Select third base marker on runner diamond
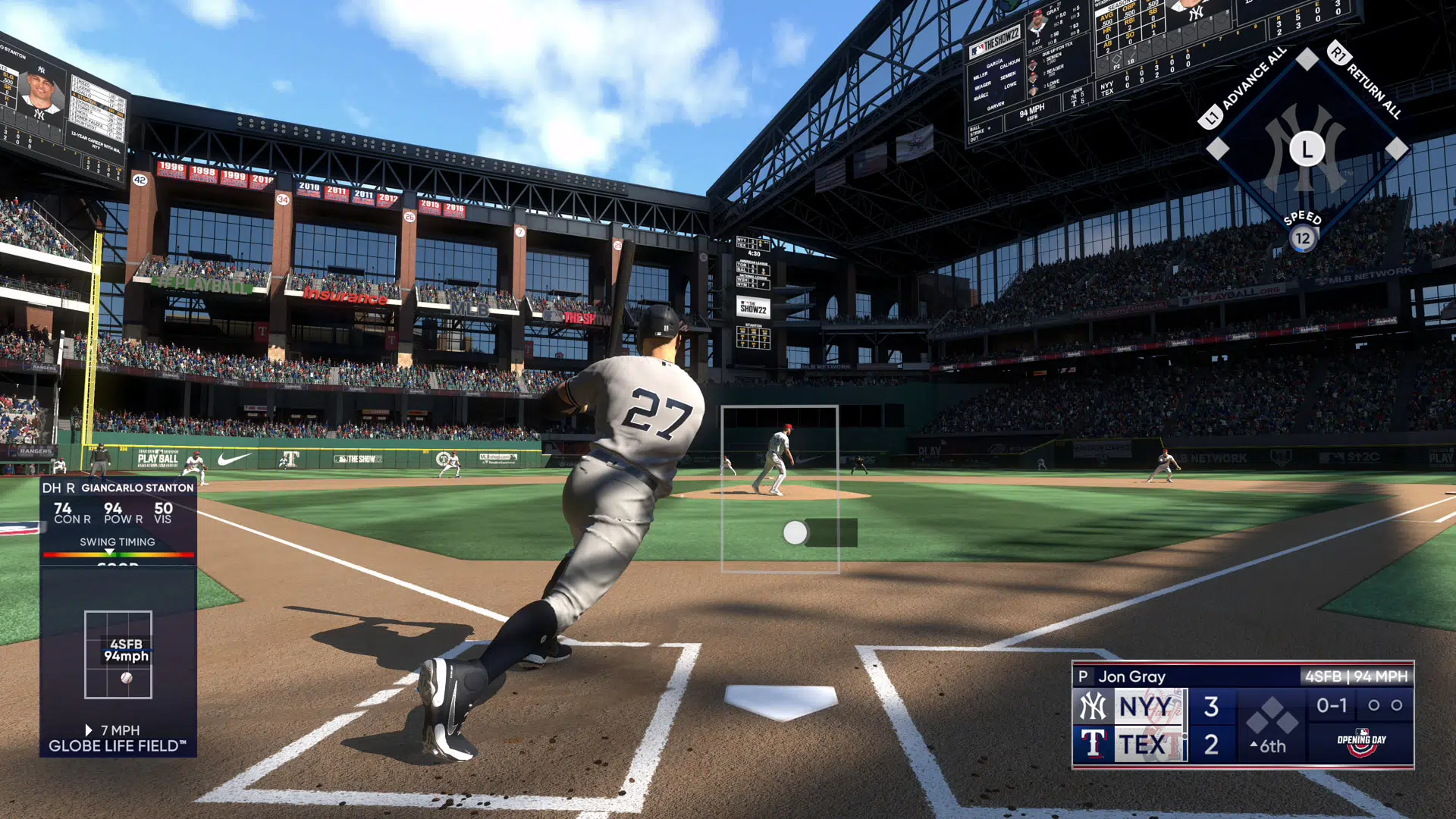Screen dimensions: 1456x819 click(x=1217, y=149)
